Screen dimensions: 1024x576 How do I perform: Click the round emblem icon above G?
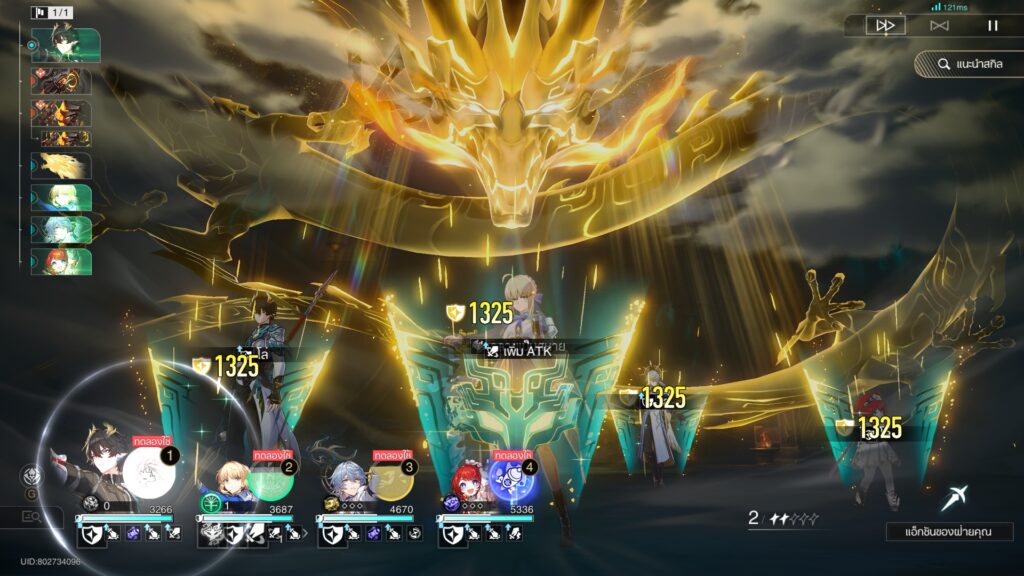click(32, 476)
